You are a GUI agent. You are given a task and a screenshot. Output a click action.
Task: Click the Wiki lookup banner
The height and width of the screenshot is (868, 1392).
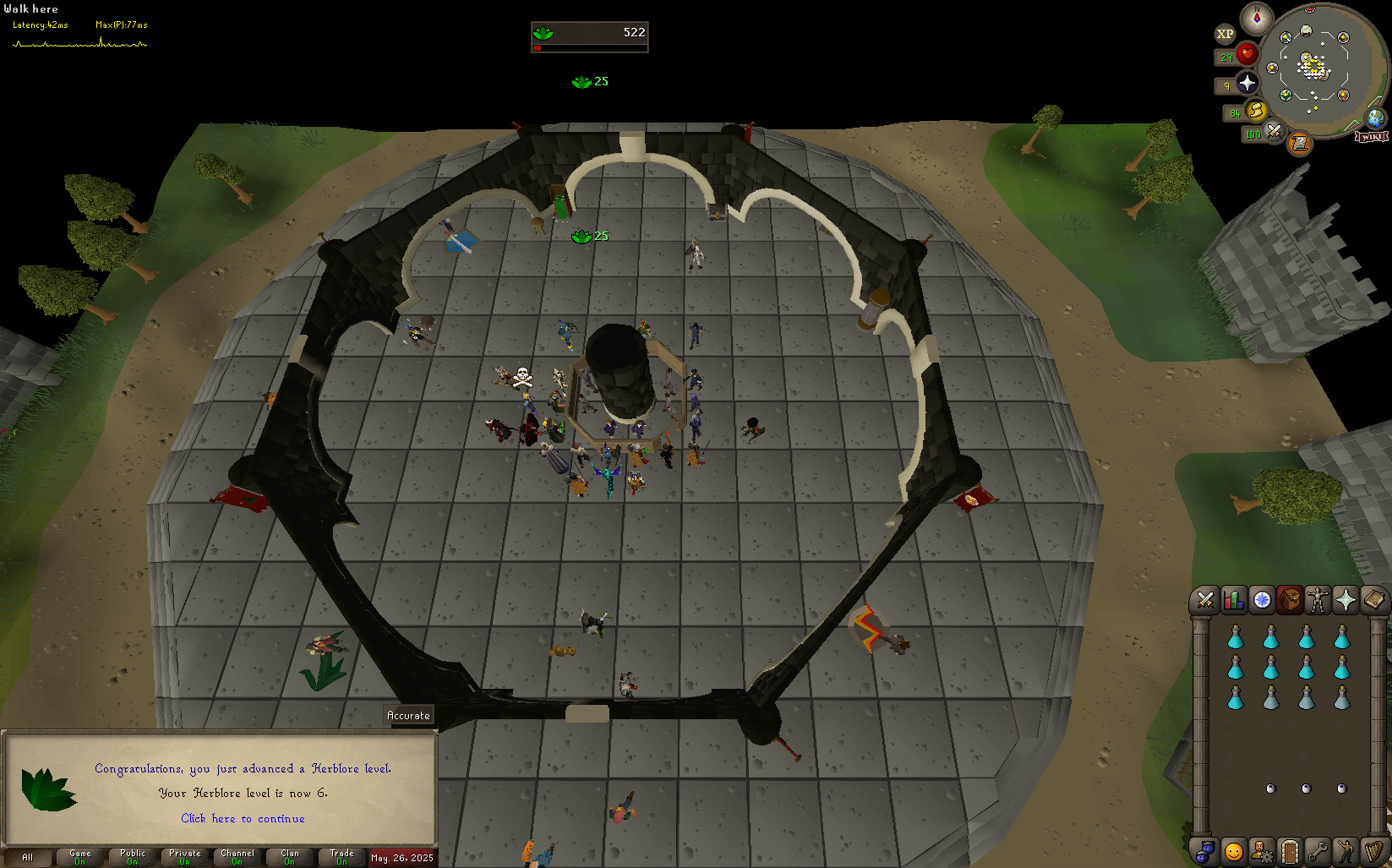click(x=1371, y=136)
